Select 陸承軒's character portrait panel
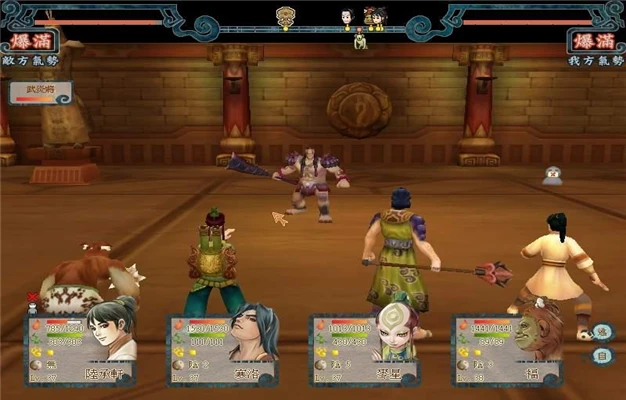The image size is (626, 400). click(x=82, y=350)
